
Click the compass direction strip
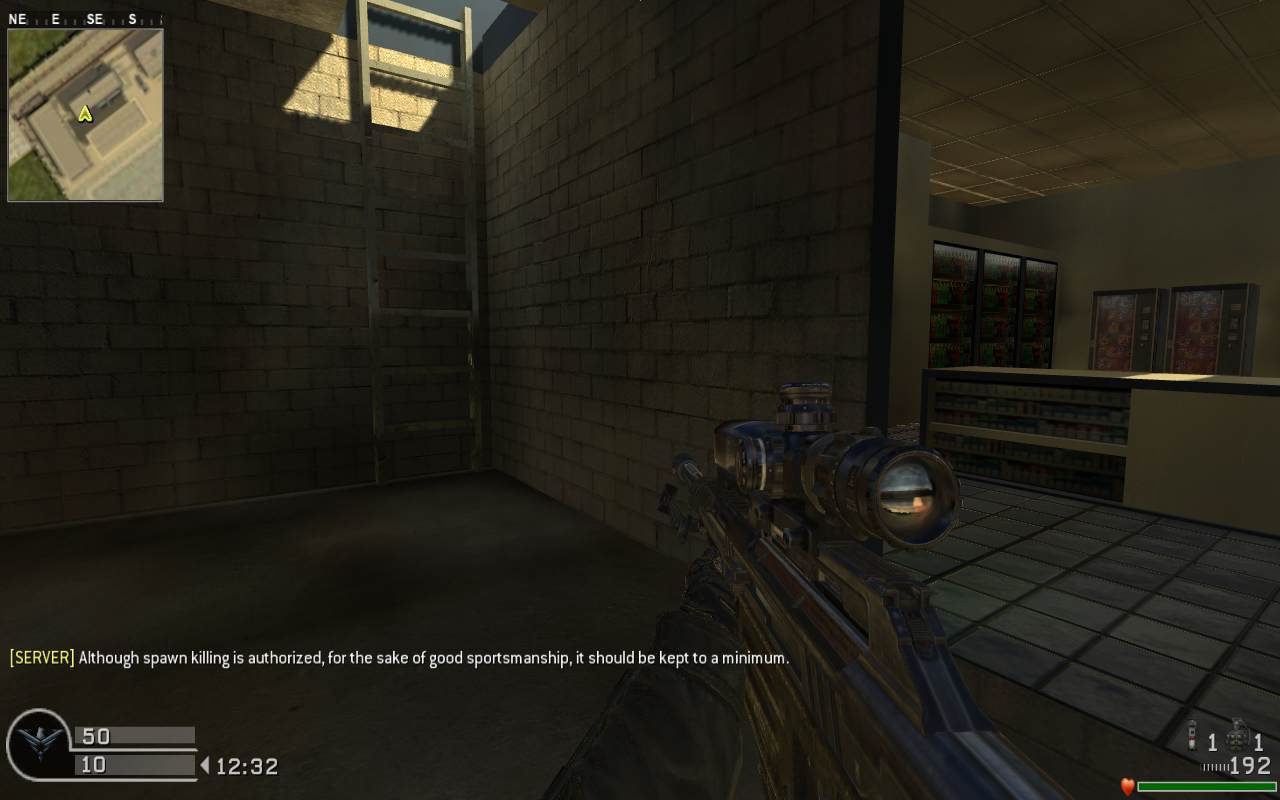tap(73, 19)
